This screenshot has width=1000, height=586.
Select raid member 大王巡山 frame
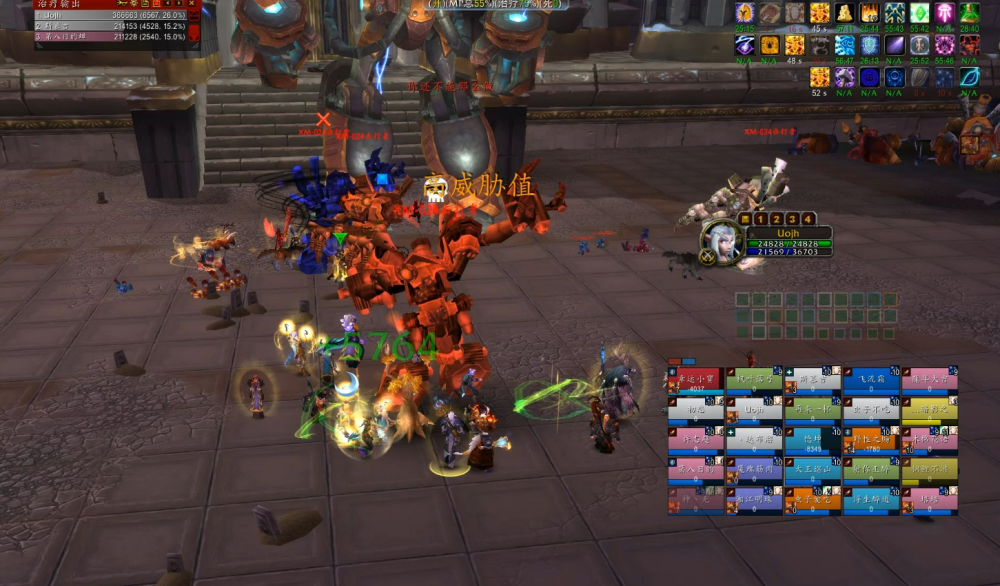point(812,470)
